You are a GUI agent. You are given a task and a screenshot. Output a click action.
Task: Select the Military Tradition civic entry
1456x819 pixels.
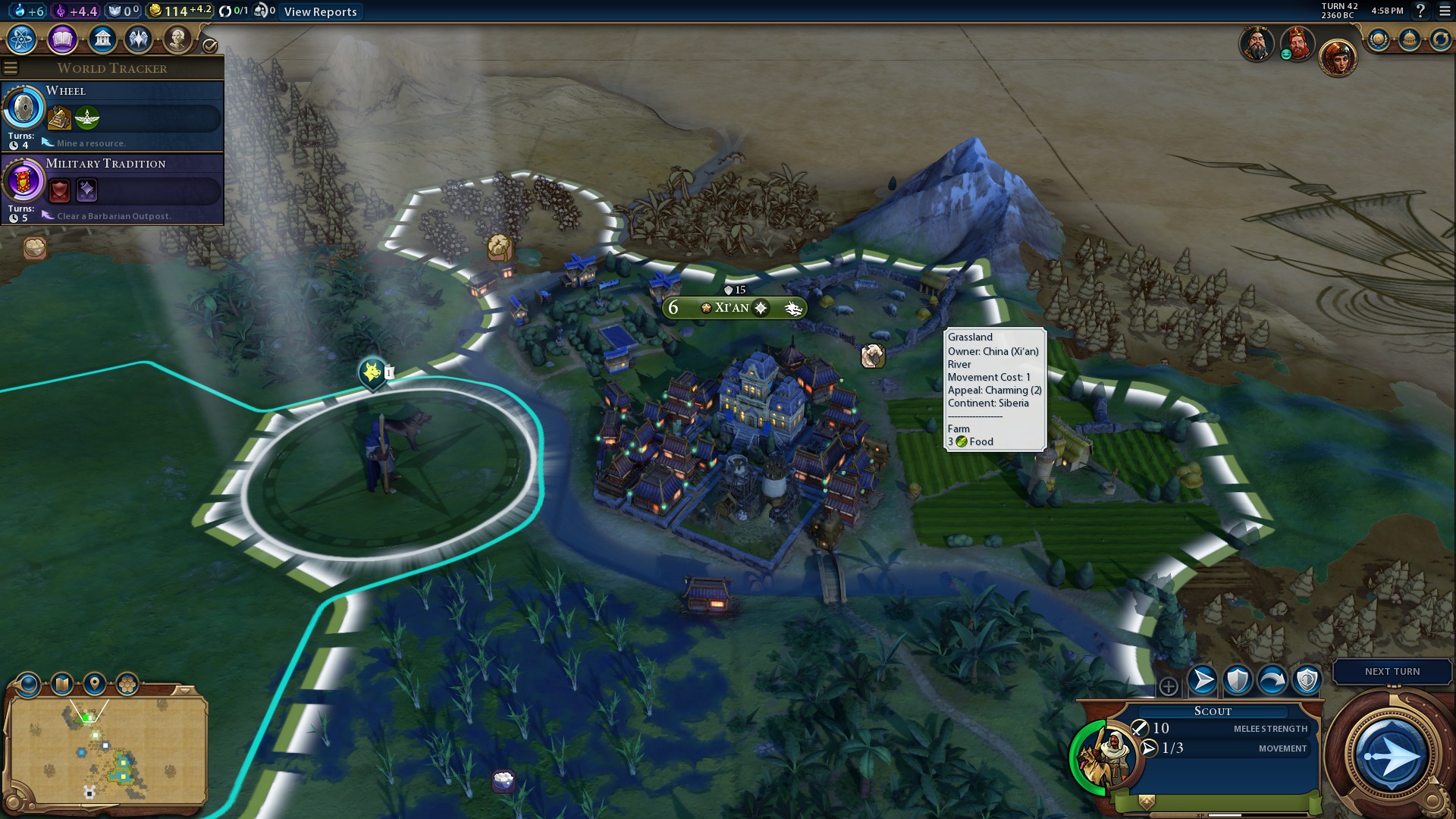(x=112, y=188)
